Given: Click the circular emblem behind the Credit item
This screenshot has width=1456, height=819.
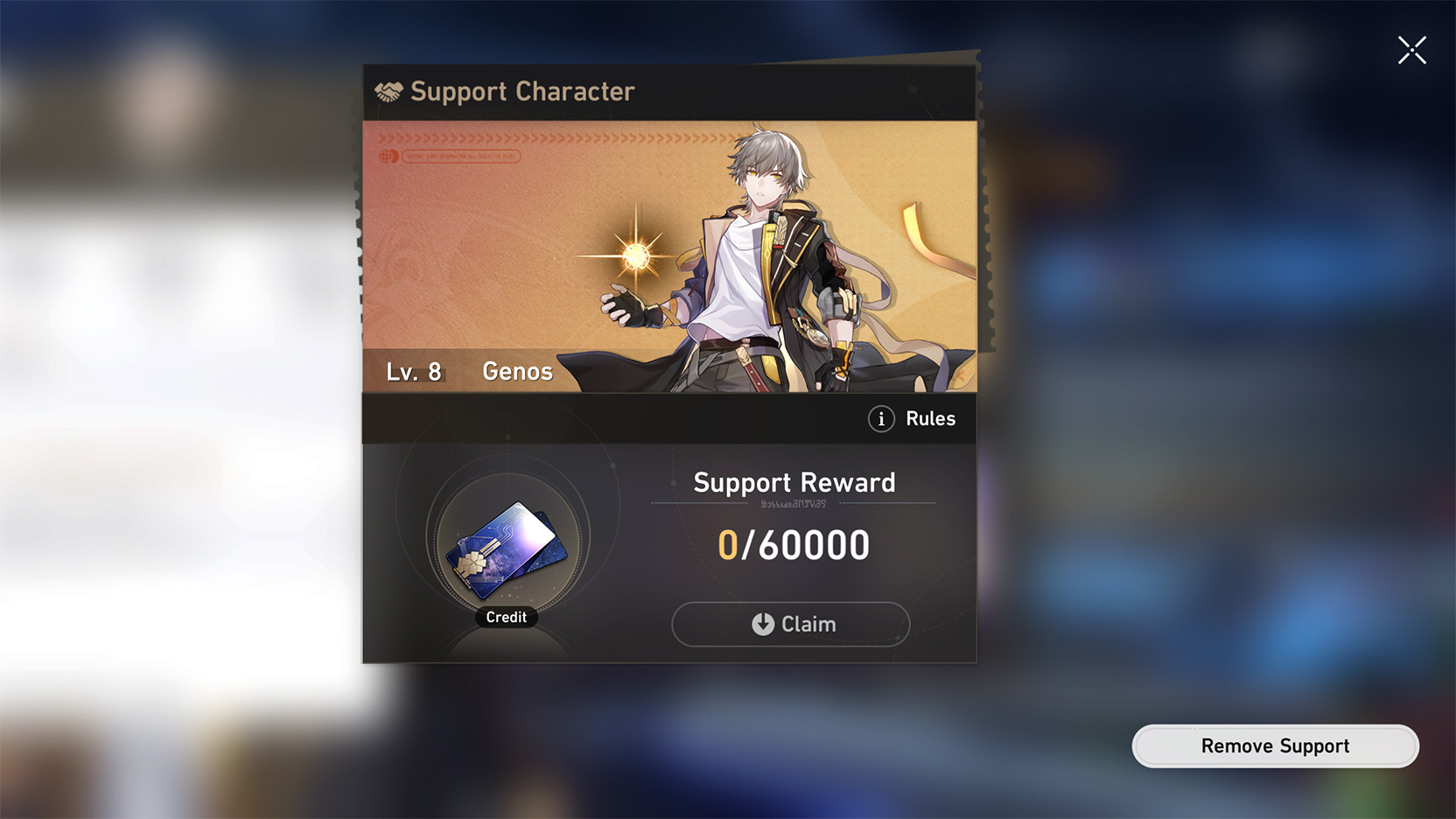Looking at the screenshot, I should pos(506,541).
